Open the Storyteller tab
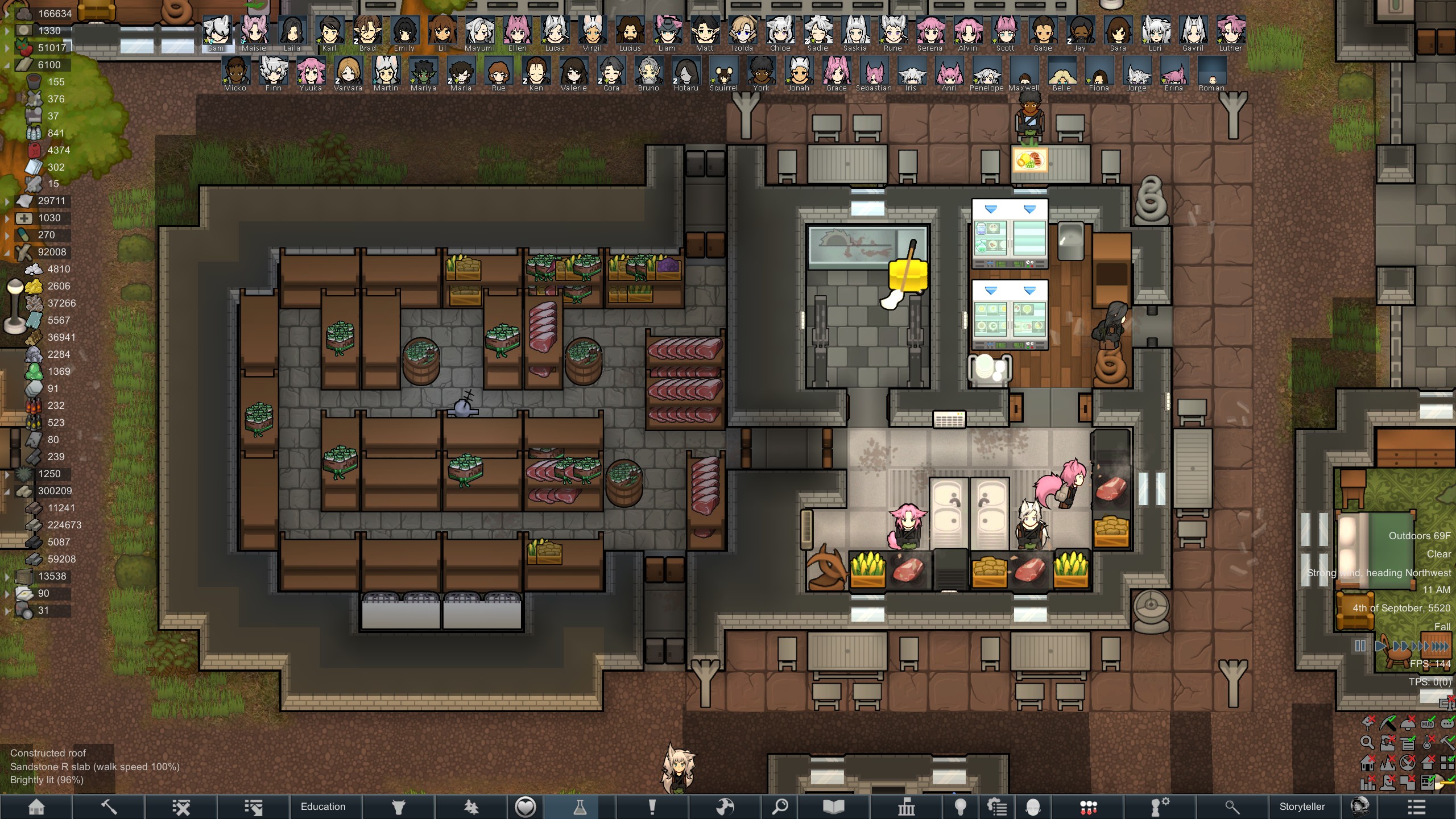The width and height of the screenshot is (1456, 819). (x=1302, y=806)
